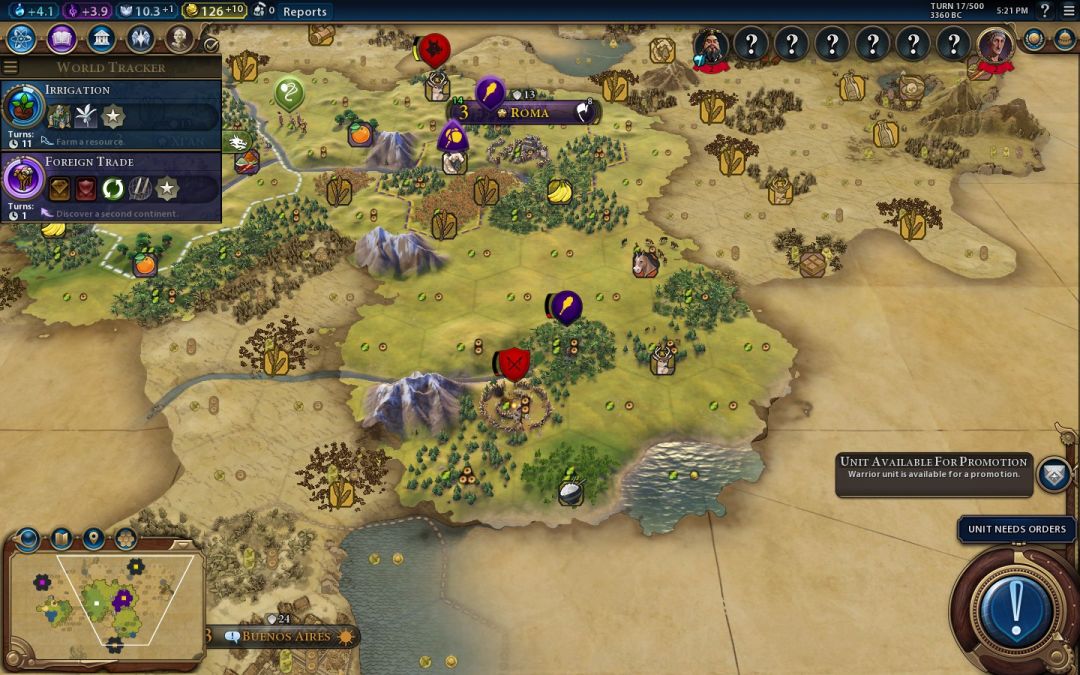Click the Unit Needs Orders button
Image resolution: width=1080 pixels, height=675 pixels.
[x=1016, y=529]
